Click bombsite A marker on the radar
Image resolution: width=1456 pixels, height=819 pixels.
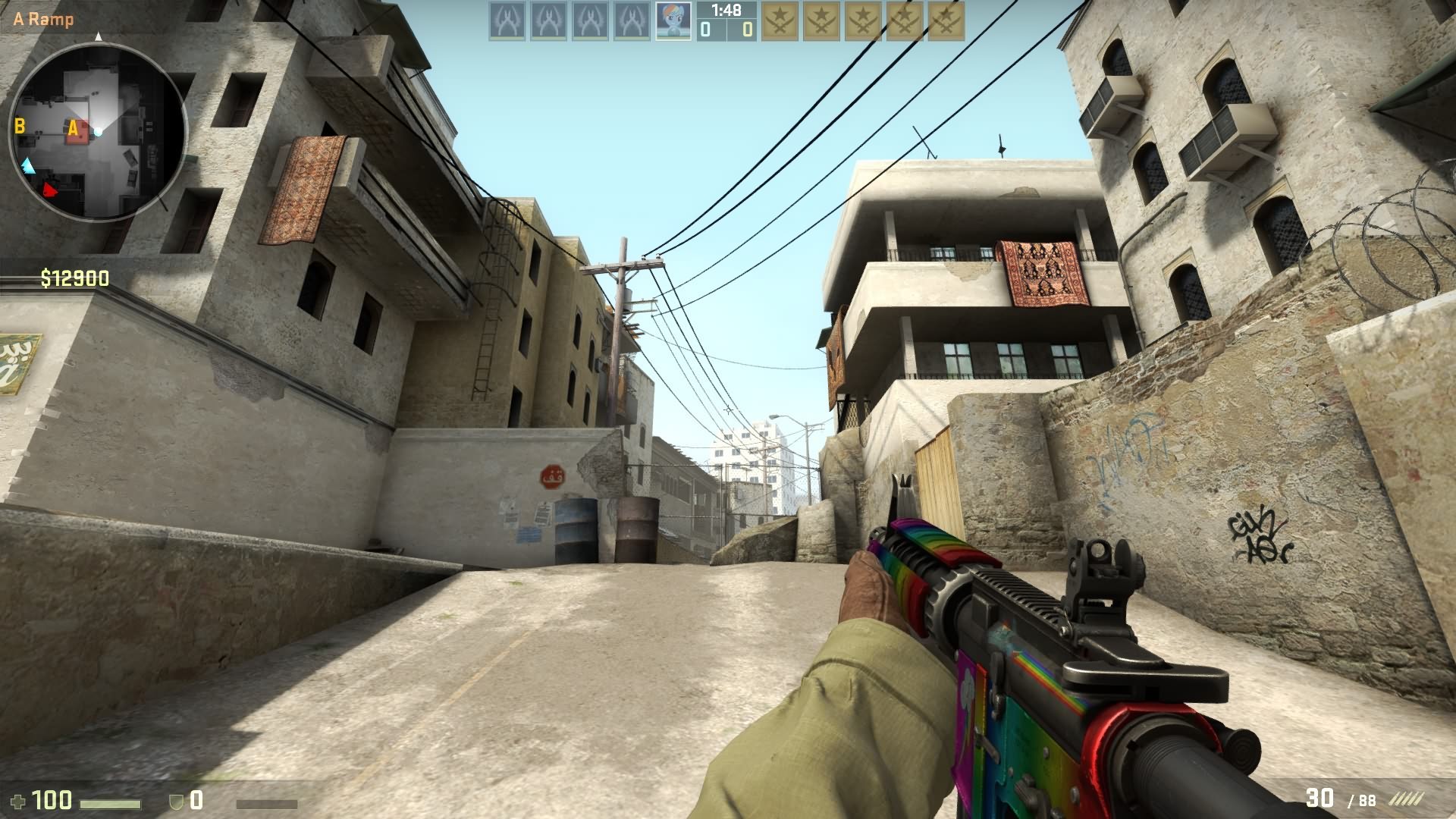pyautogui.click(x=74, y=129)
